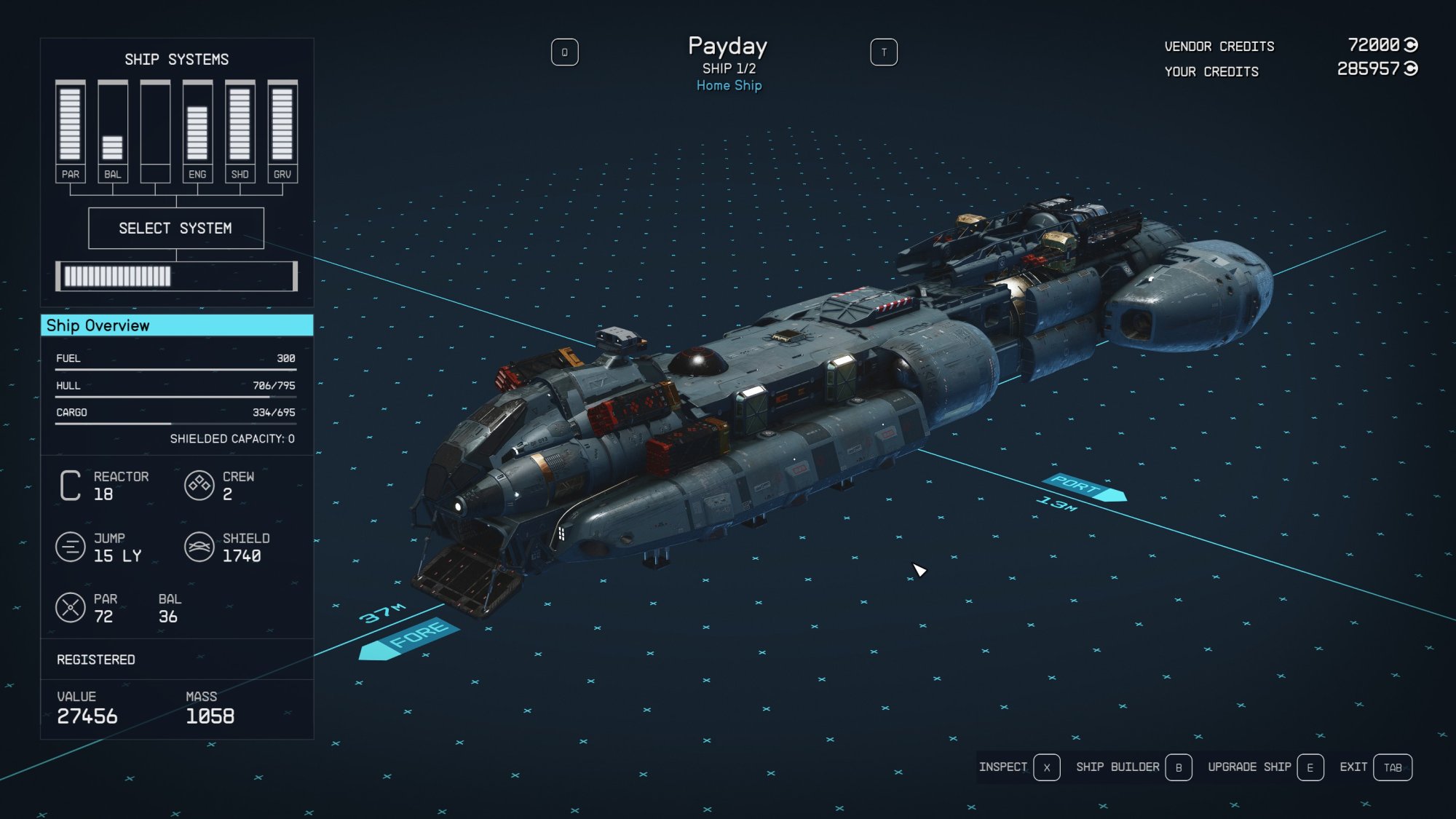Click the Shield 1740 stat icon
1456x819 pixels.
click(x=199, y=547)
